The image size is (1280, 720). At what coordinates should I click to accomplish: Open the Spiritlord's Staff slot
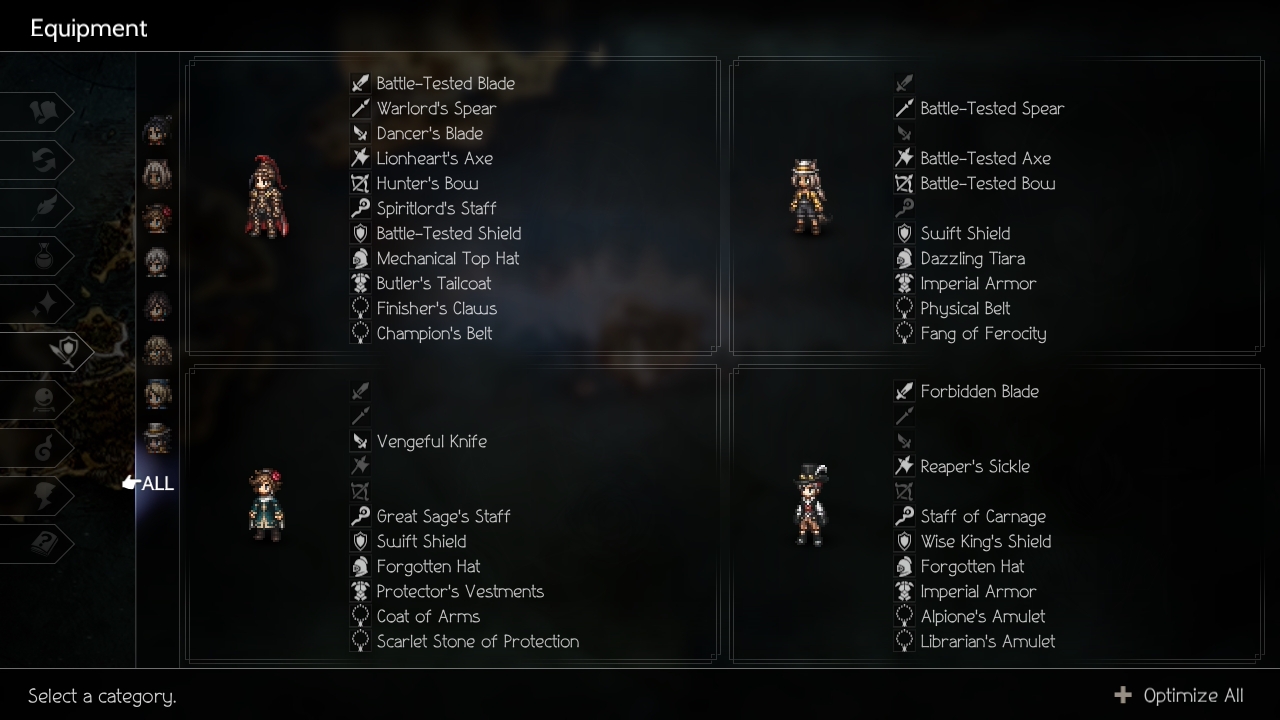coord(436,209)
